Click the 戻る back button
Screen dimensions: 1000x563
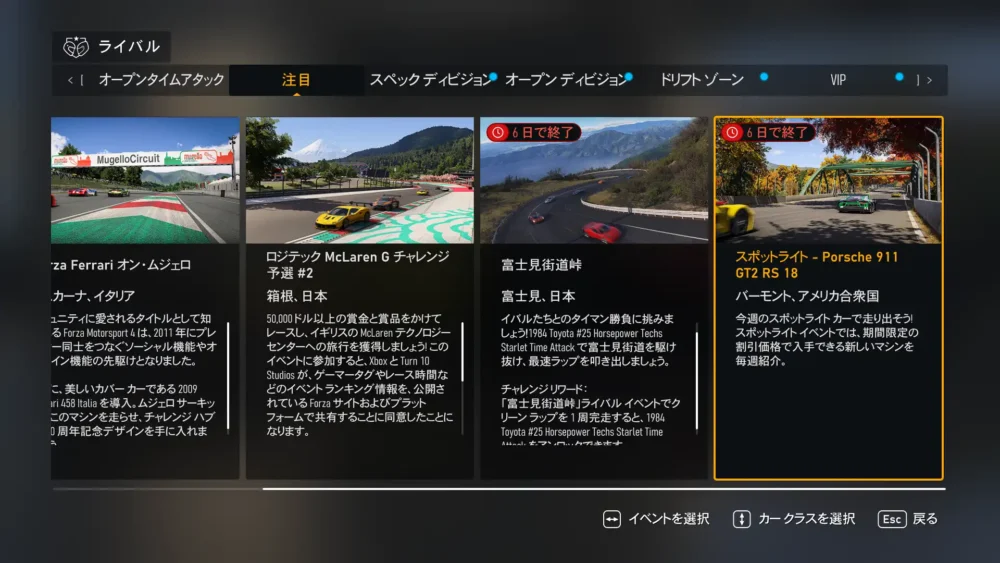point(908,519)
